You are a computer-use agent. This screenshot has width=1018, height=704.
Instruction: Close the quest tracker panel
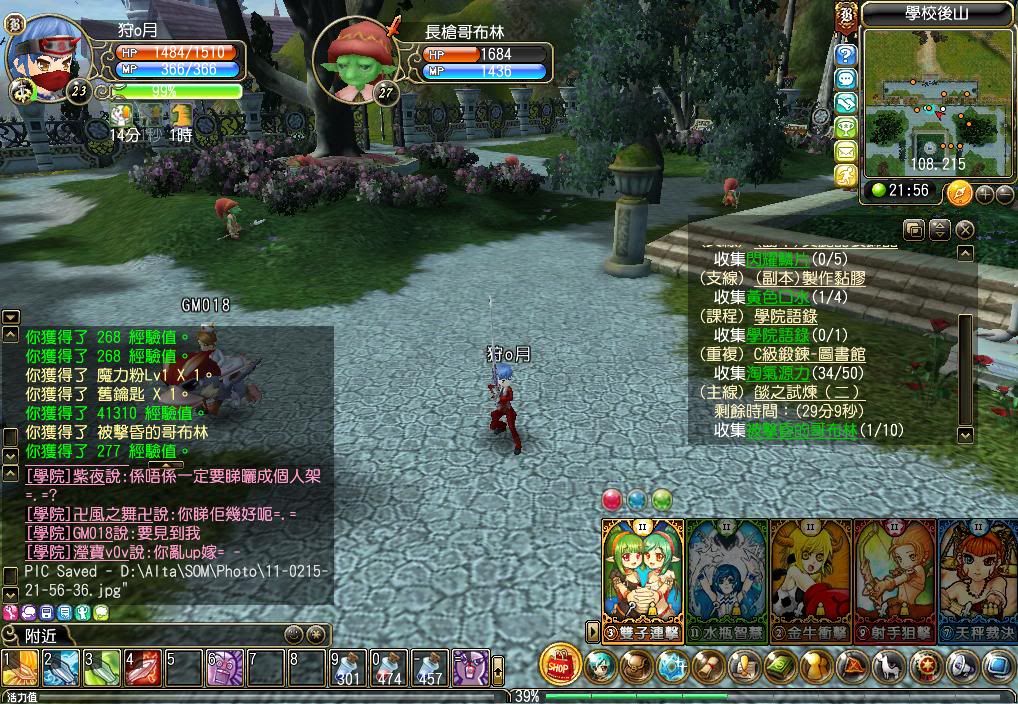pyautogui.click(x=965, y=229)
